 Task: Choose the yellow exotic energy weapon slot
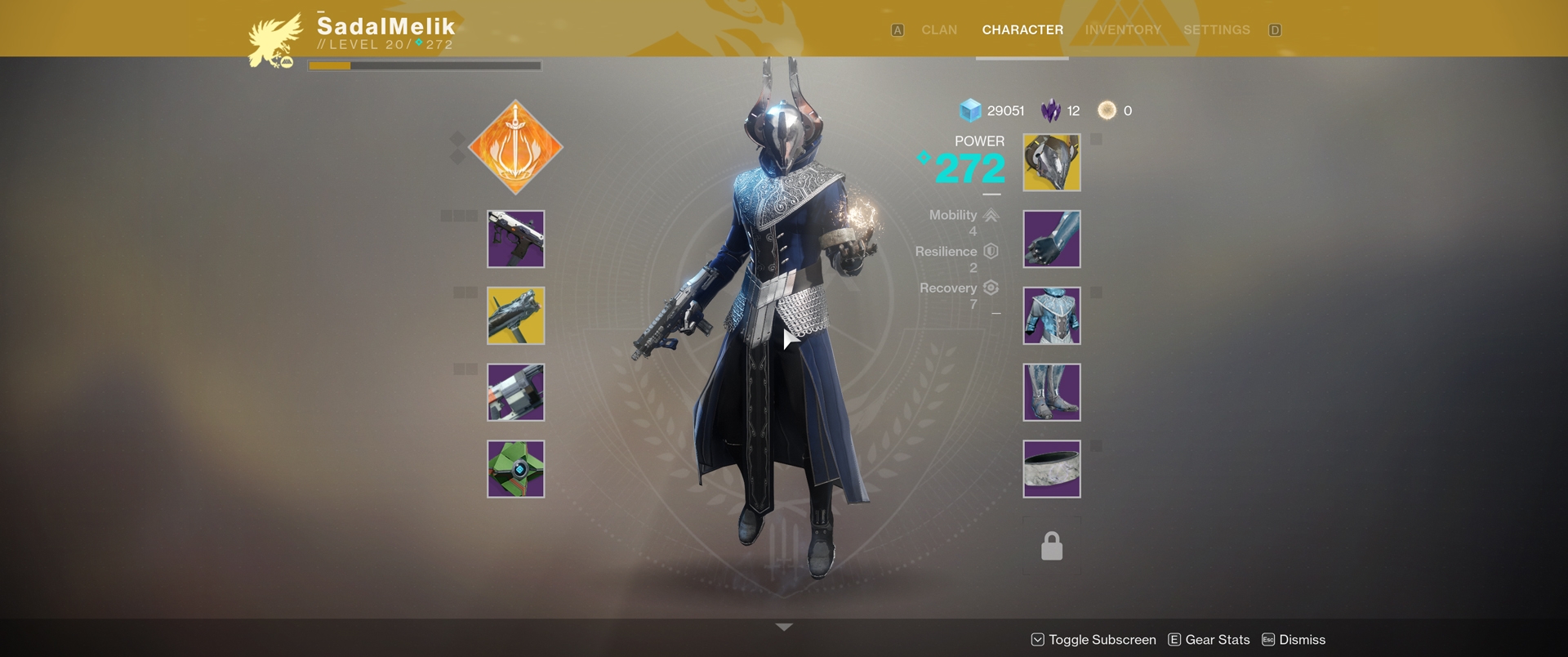click(x=515, y=316)
